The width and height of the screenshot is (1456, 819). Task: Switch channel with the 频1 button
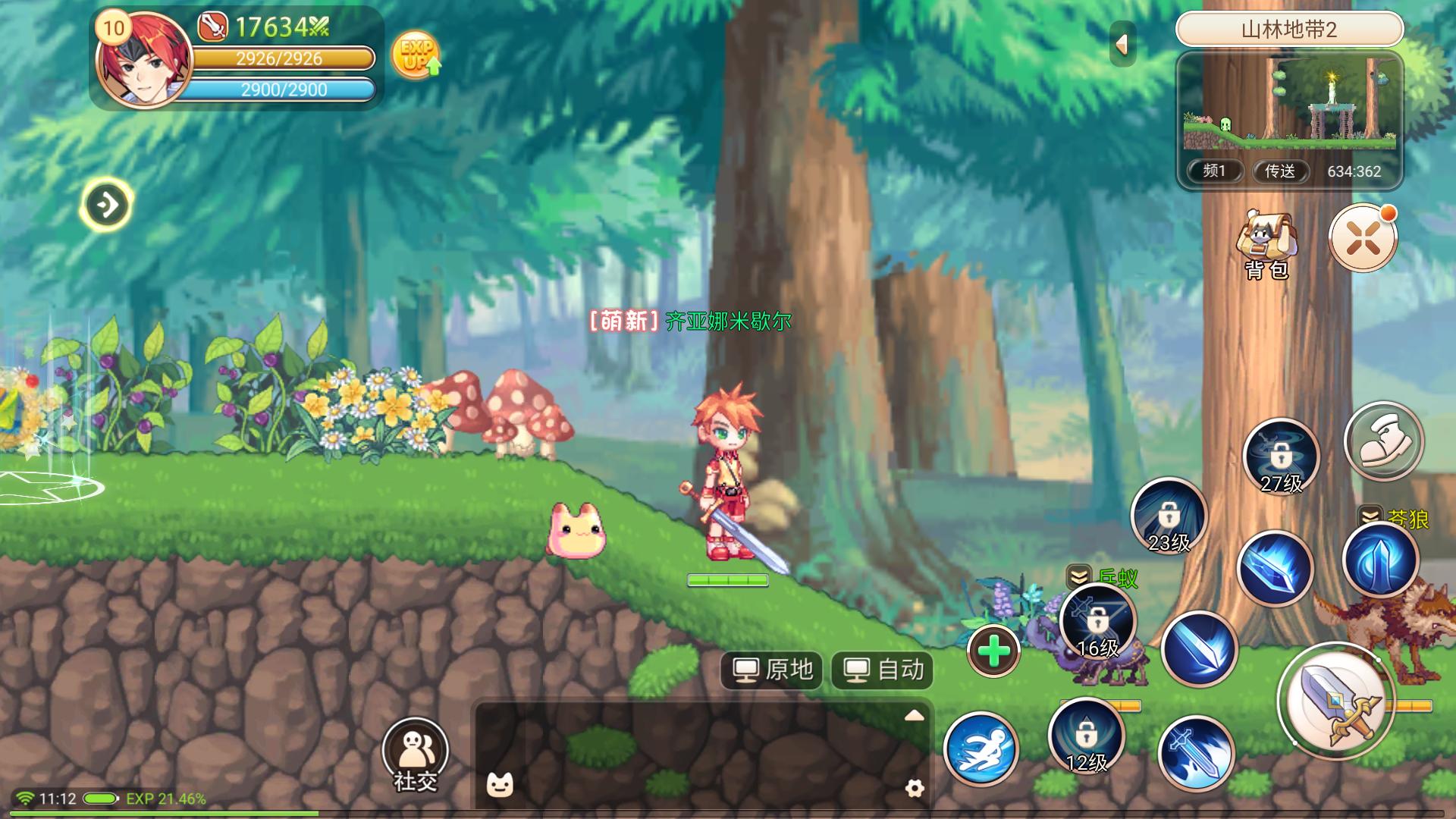[1214, 171]
